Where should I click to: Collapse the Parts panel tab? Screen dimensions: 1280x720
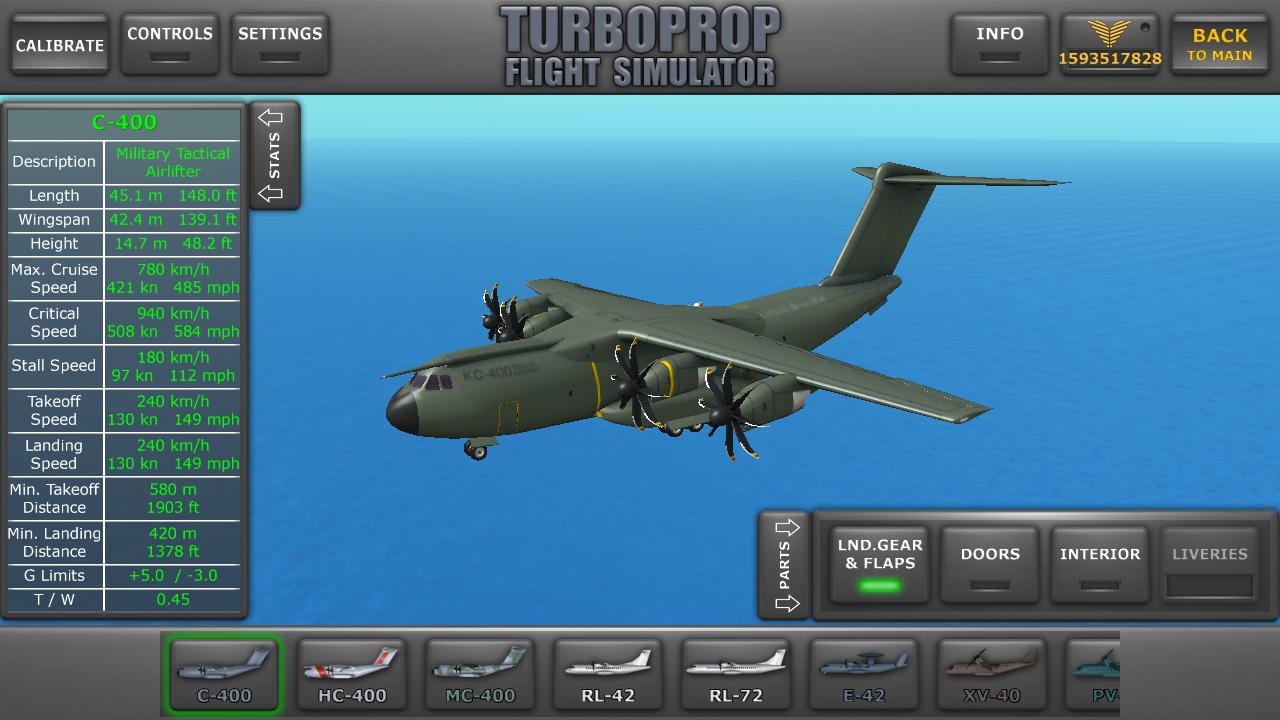(x=785, y=565)
